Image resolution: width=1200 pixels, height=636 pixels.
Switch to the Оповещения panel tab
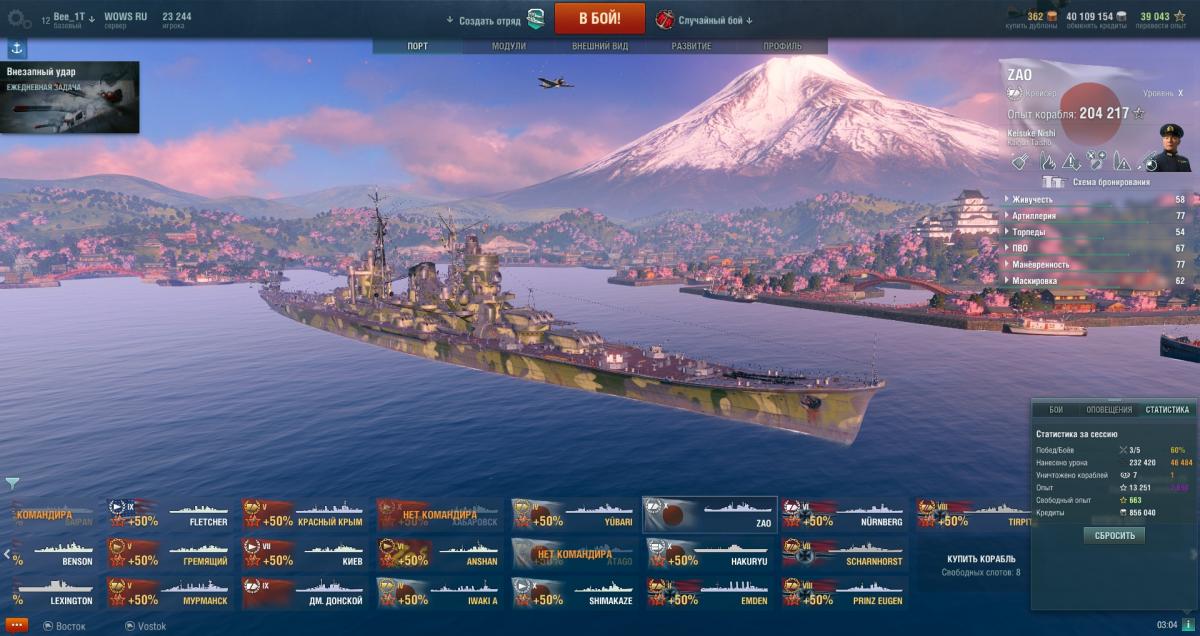[x=1109, y=410]
